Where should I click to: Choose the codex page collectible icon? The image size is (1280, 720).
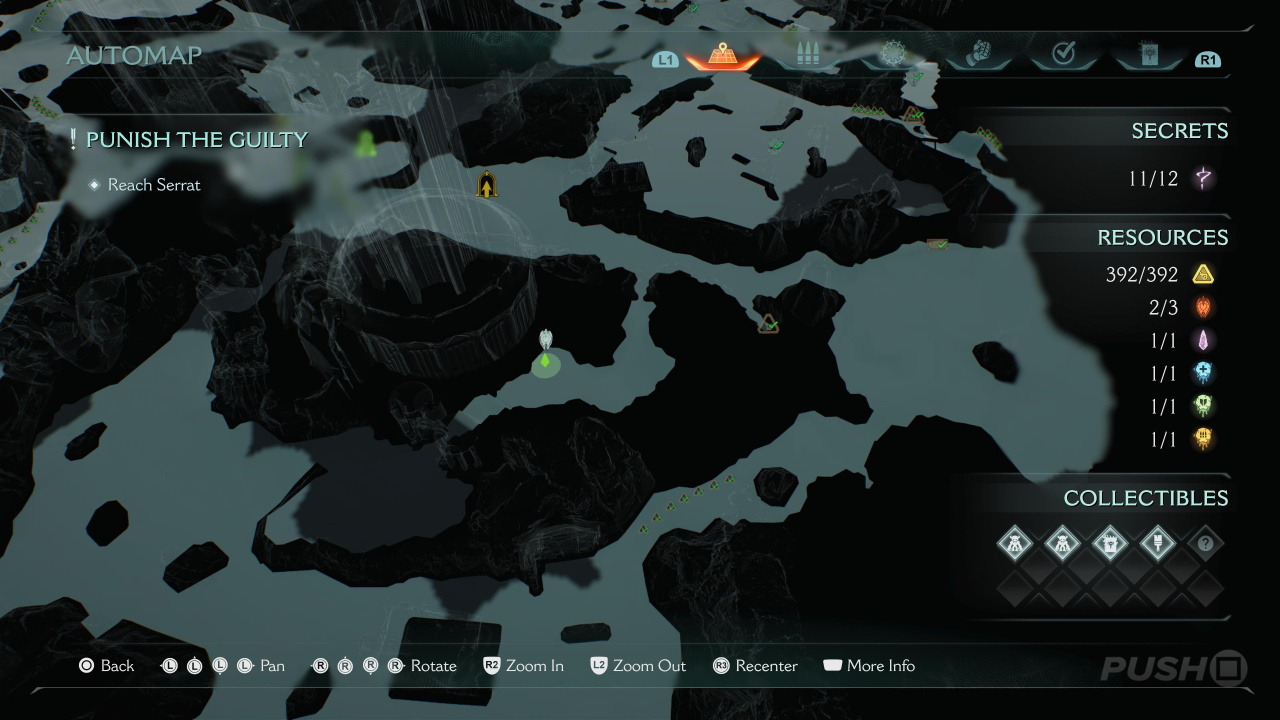[x=1110, y=544]
